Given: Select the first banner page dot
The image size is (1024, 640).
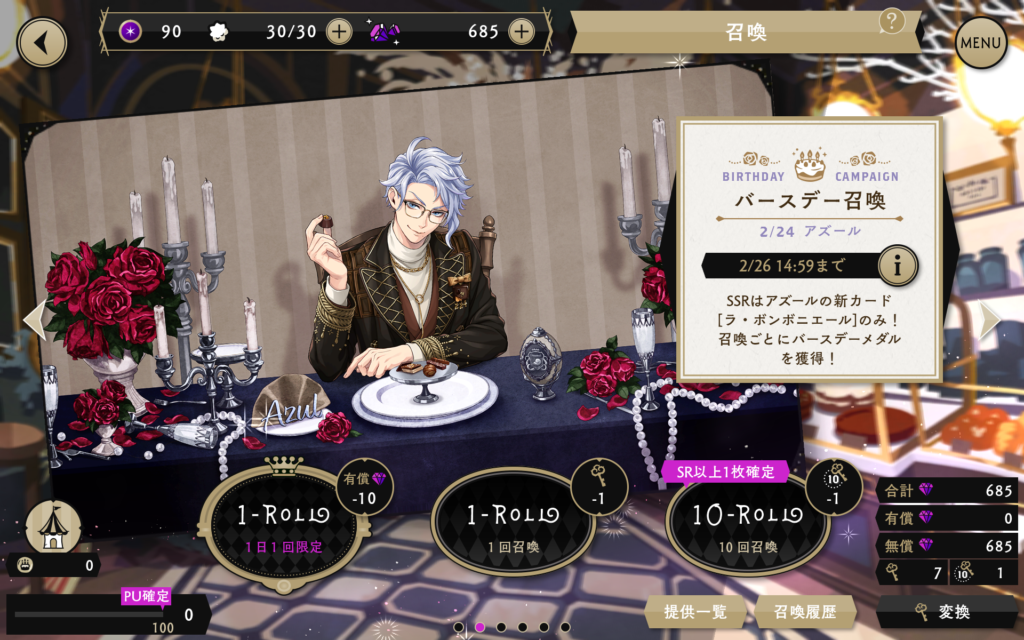Looking at the screenshot, I should pos(459,628).
